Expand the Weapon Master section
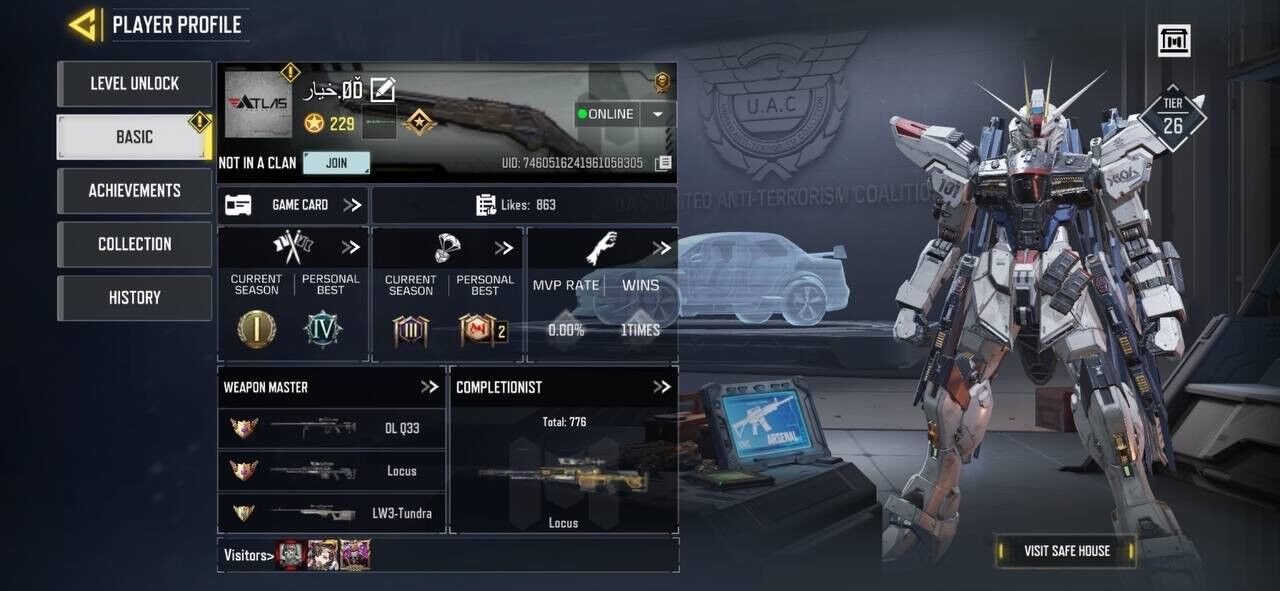Screen dimensions: 1280x591 (x=430, y=387)
